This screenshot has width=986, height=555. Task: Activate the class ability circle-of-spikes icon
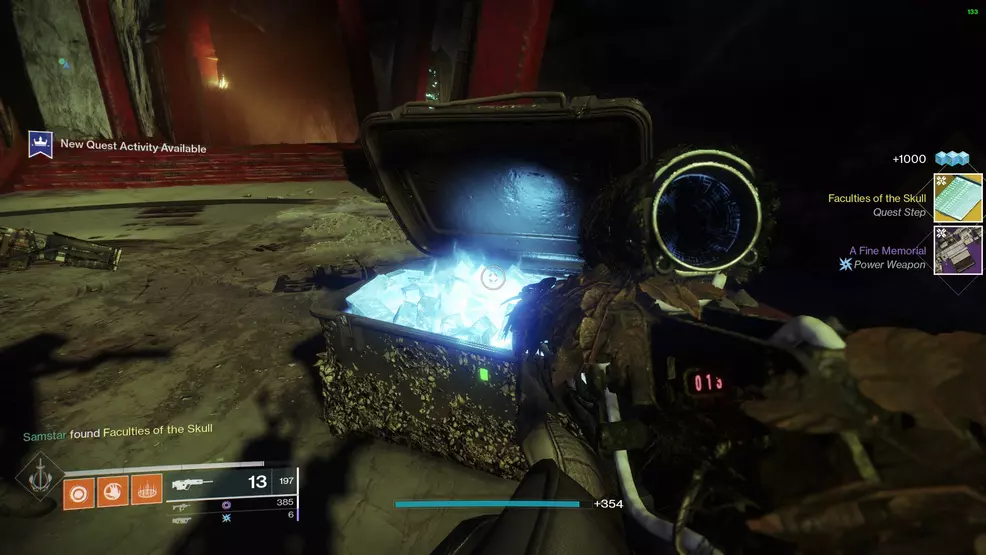[145, 490]
